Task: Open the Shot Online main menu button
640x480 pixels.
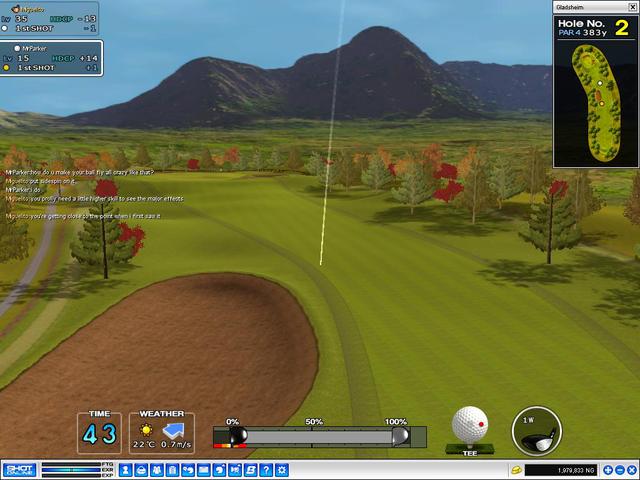Action: click(19, 469)
